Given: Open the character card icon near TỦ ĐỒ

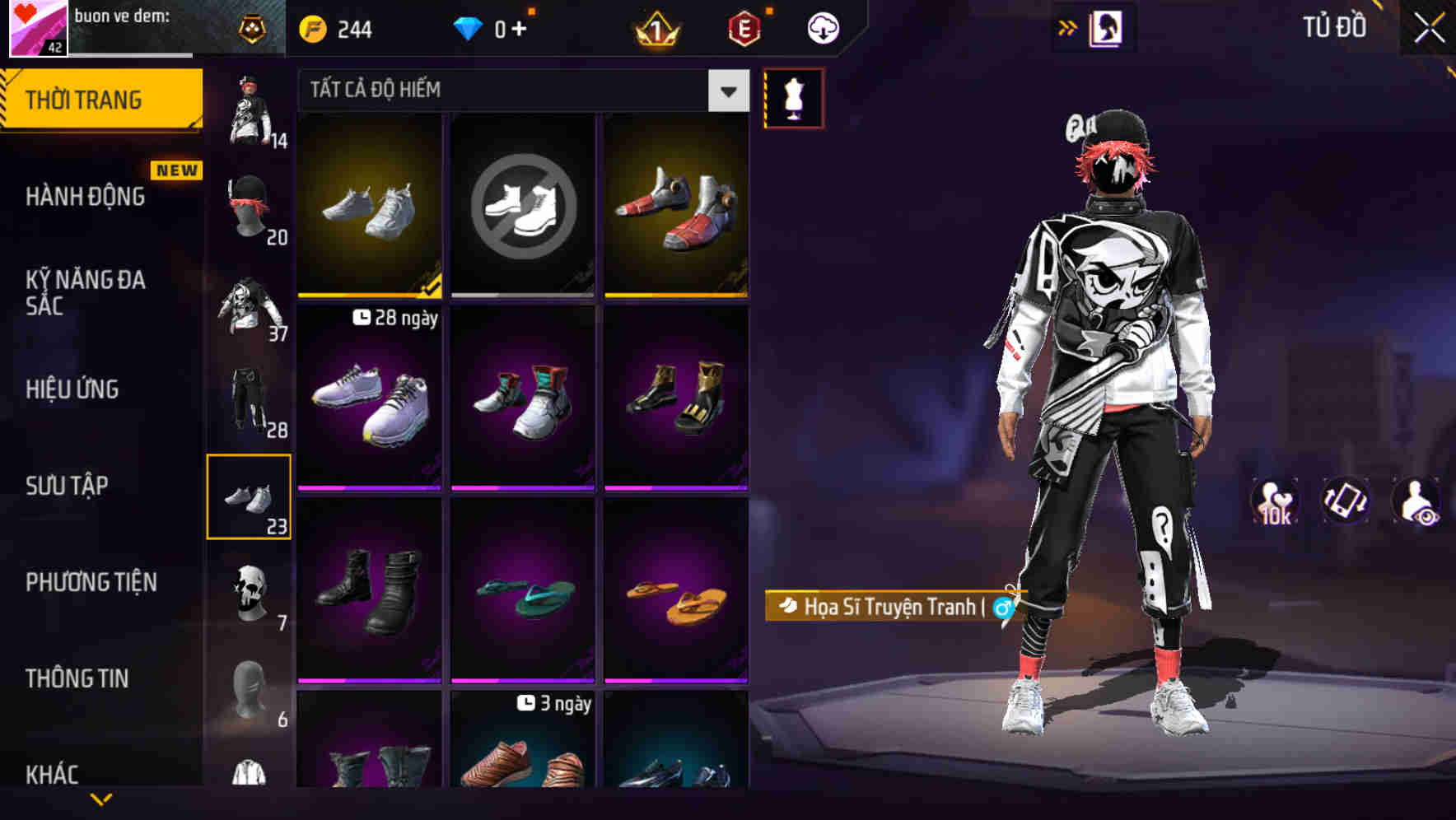Looking at the screenshot, I should click(1108, 27).
